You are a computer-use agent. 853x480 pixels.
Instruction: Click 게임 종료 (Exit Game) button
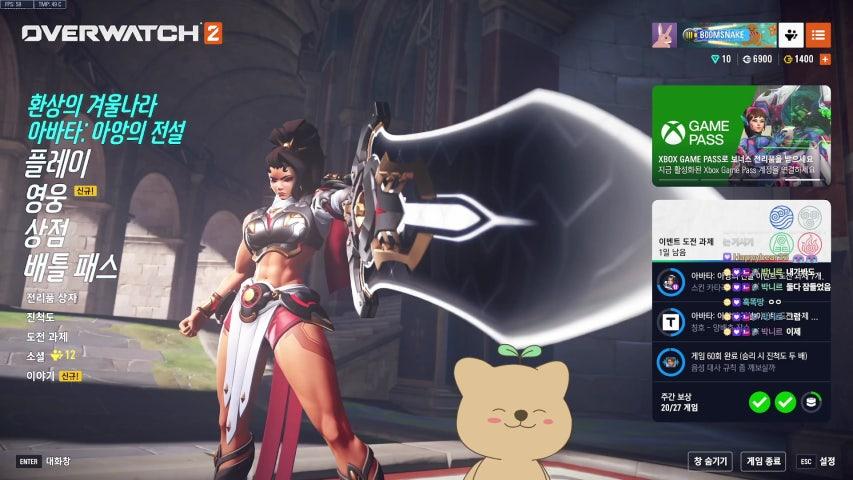coord(764,461)
